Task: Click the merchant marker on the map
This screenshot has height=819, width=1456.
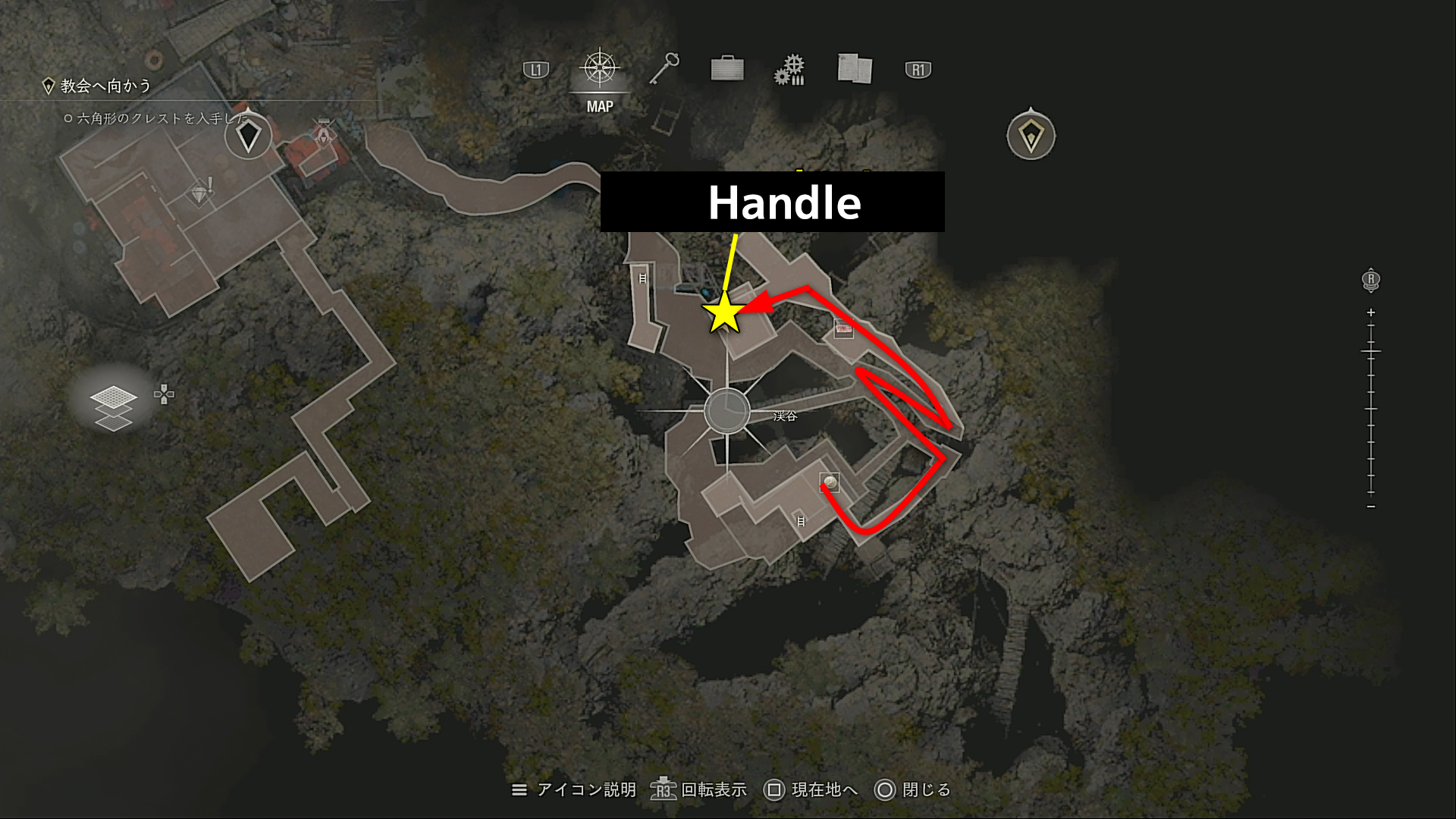Action: click(x=325, y=134)
